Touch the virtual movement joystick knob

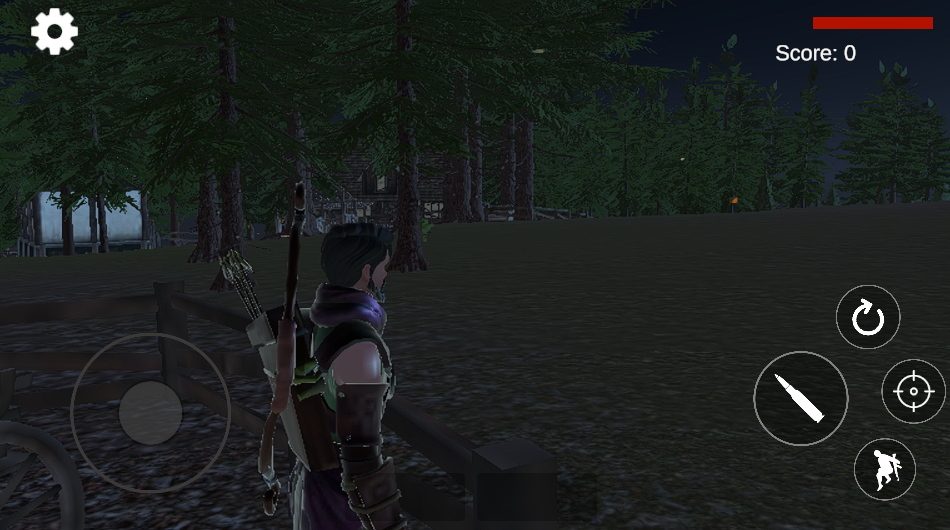point(150,412)
